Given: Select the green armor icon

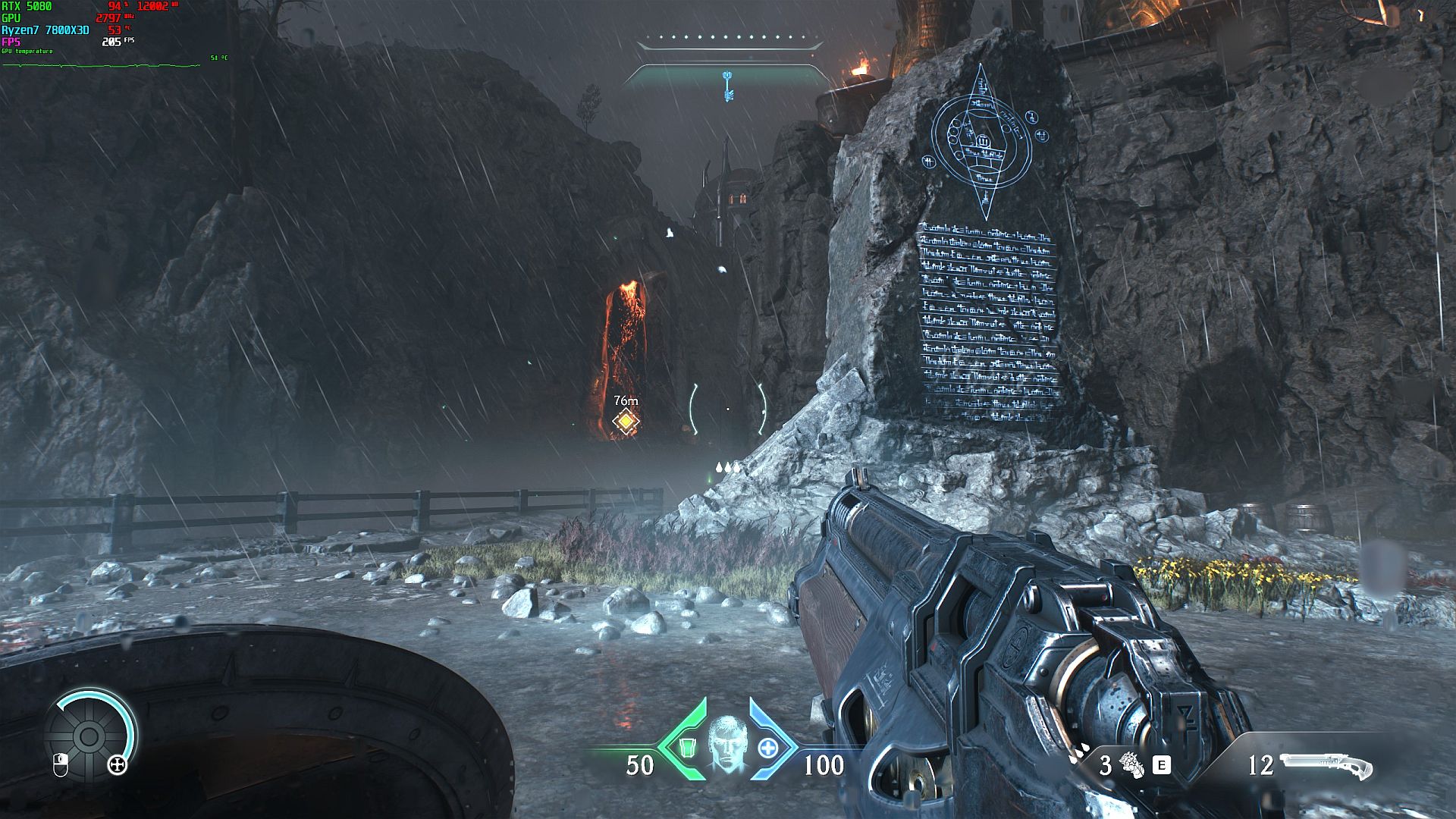Looking at the screenshot, I should point(687,748).
